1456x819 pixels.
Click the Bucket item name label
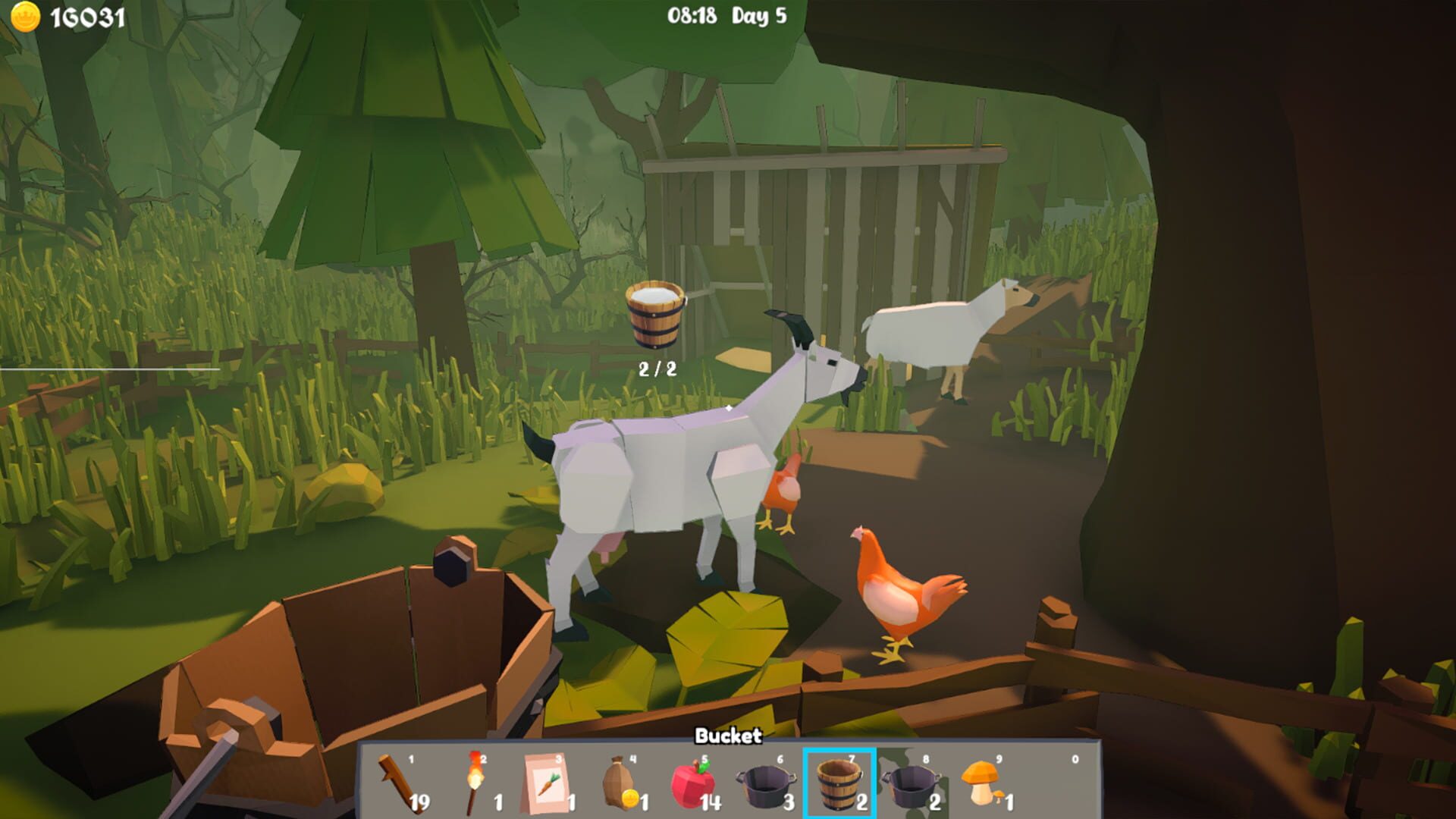click(x=728, y=735)
